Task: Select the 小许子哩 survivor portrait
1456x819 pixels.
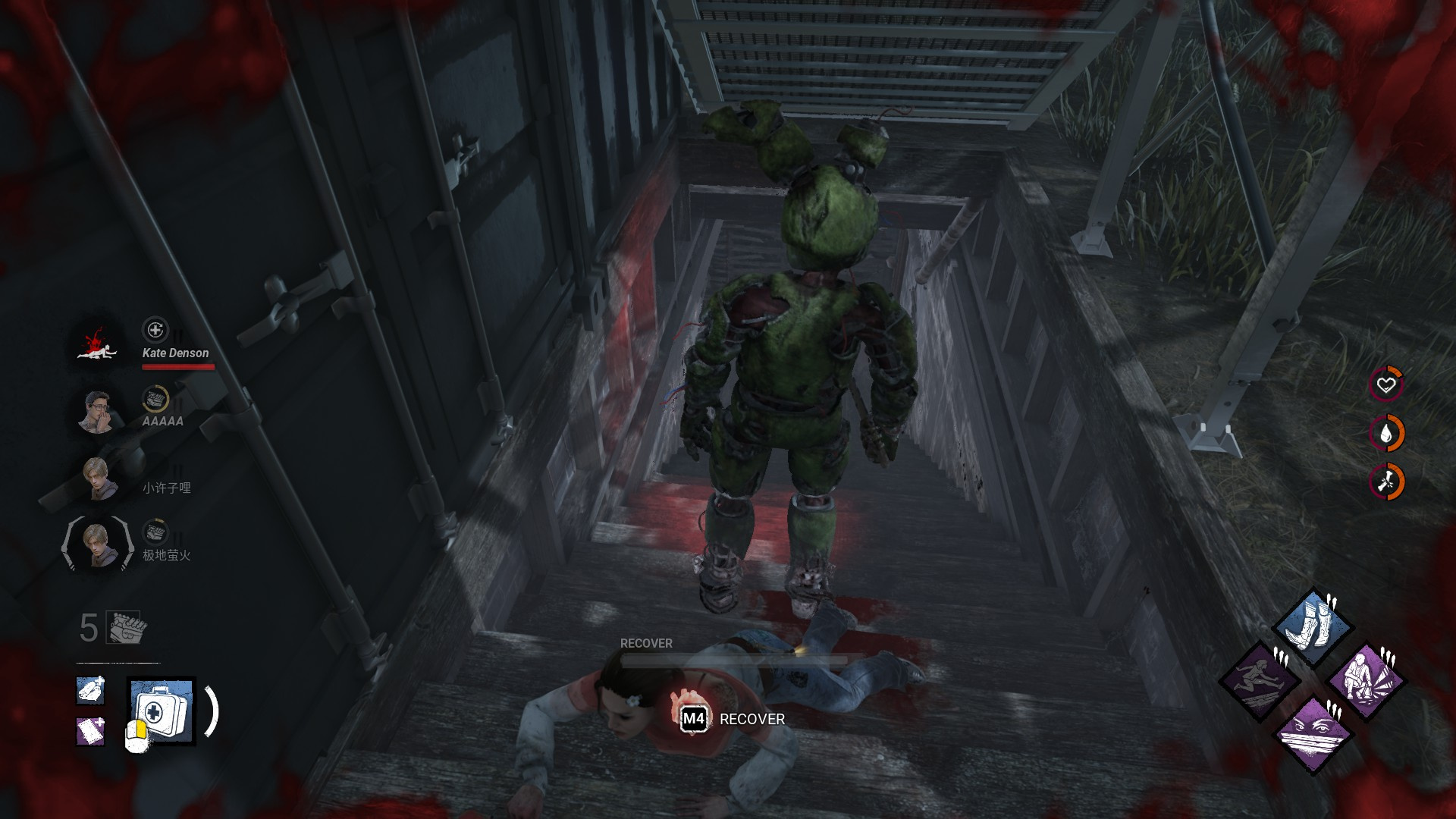Action: (x=98, y=479)
